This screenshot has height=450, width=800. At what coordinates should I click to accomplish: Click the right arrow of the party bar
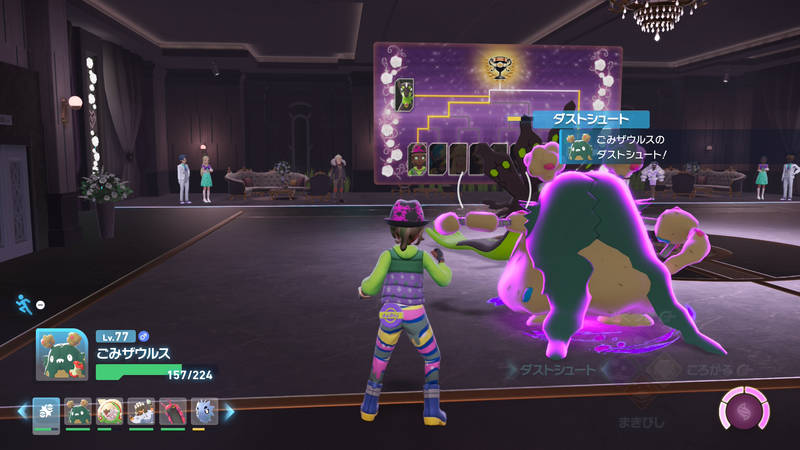[229, 410]
